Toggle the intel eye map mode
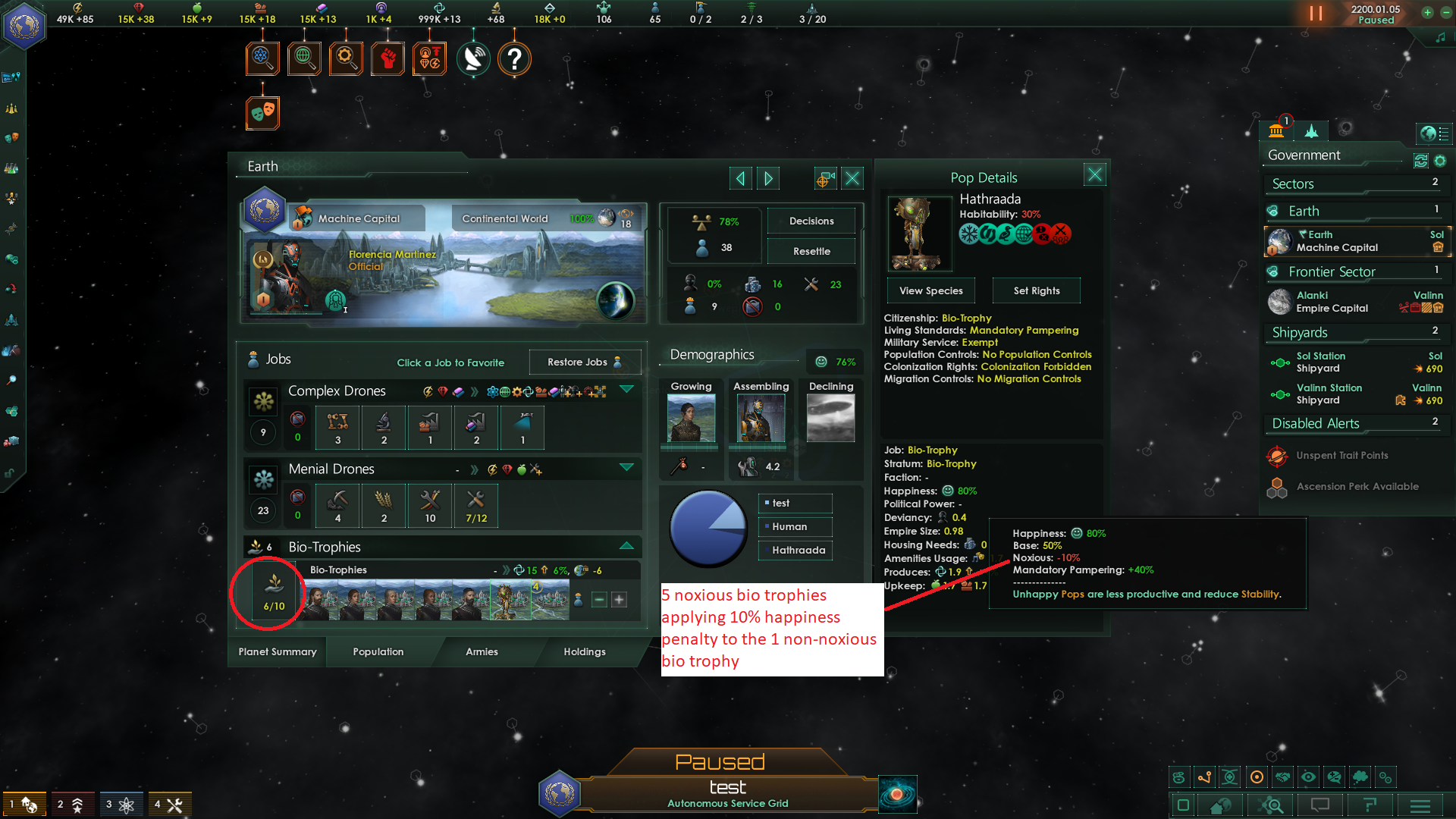The height and width of the screenshot is (819, 1456). 1308,777
